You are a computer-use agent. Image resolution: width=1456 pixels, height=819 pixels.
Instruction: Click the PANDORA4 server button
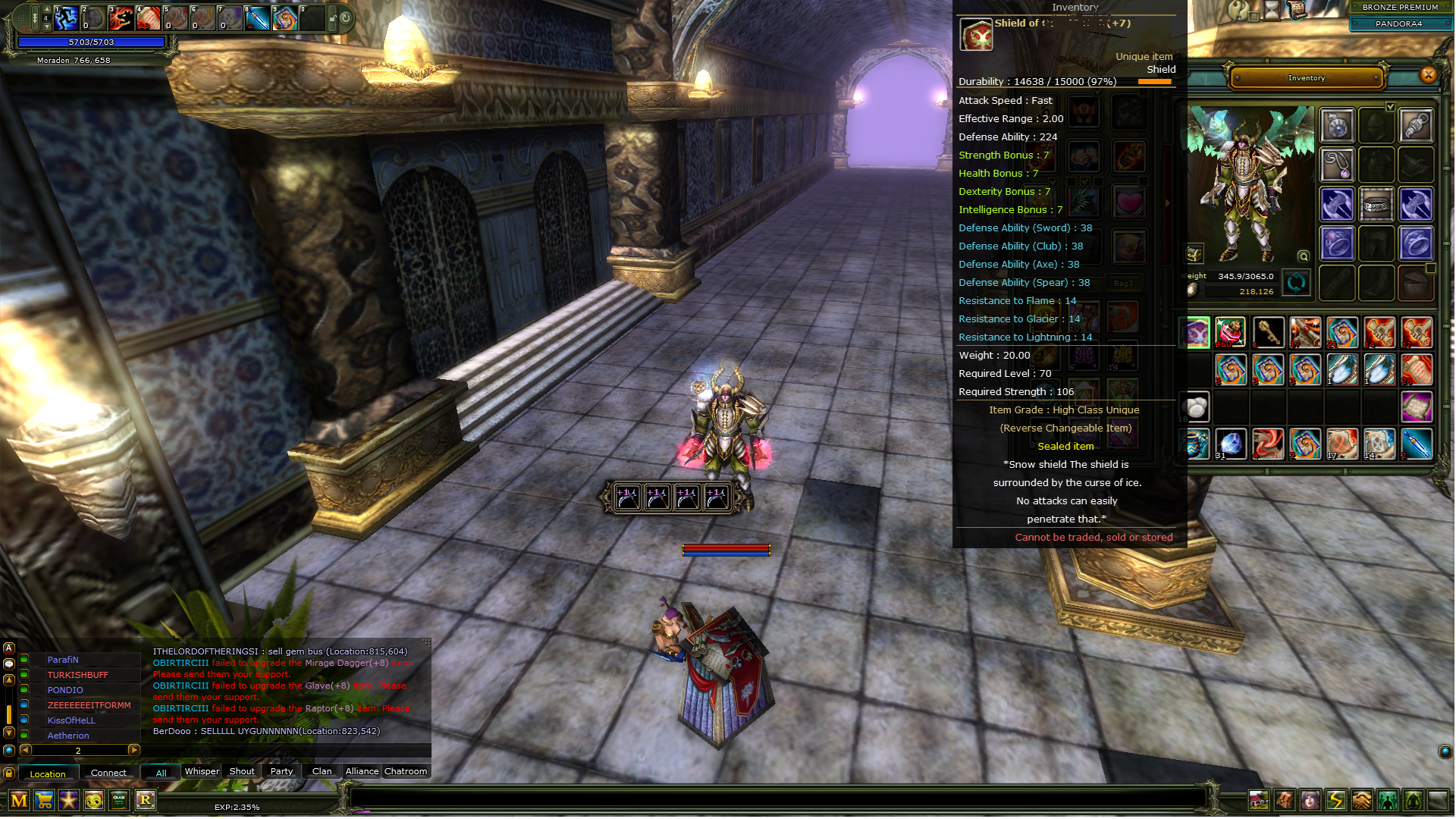[x=1399, y=24]
